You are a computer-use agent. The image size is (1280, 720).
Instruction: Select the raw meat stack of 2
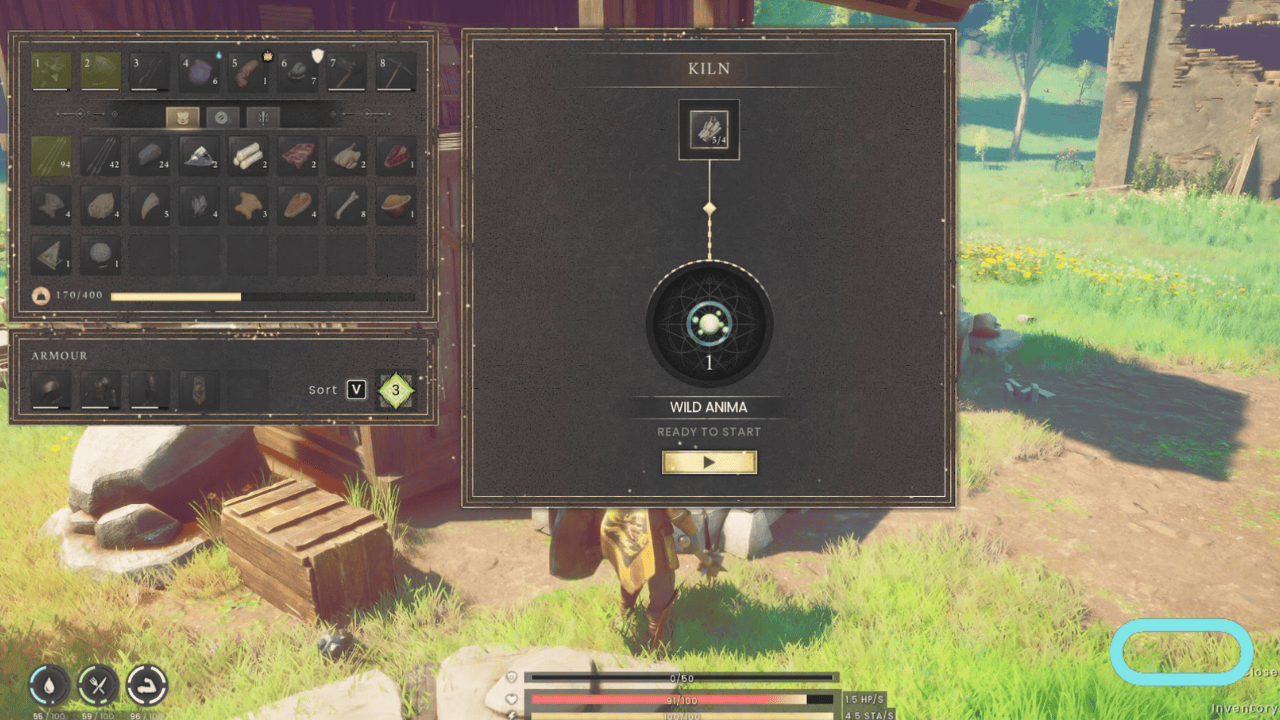click(297, 157)
